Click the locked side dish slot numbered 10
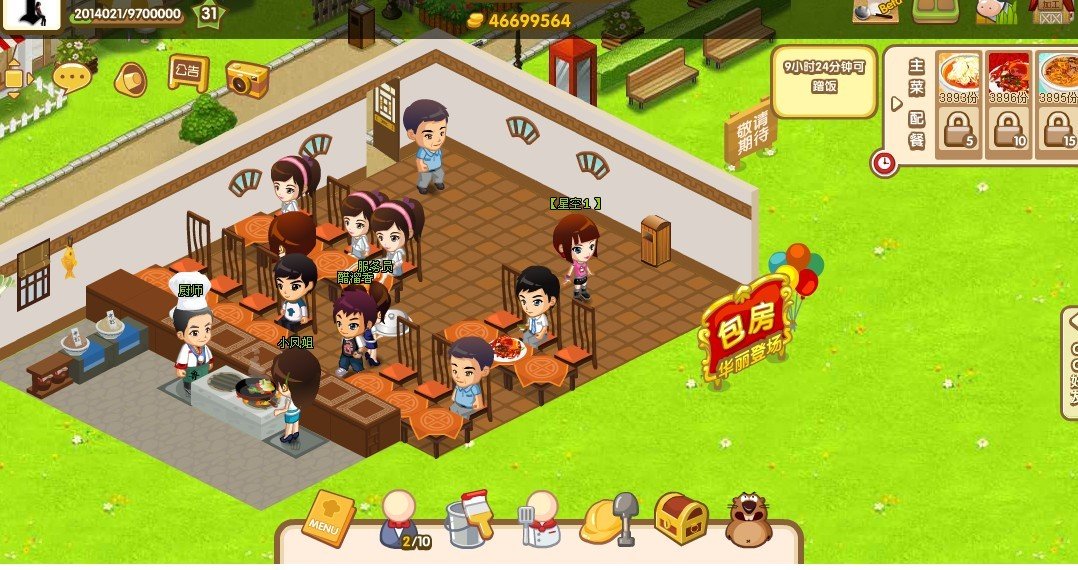The image size is (1078, 570). [x=1009, y=131]
